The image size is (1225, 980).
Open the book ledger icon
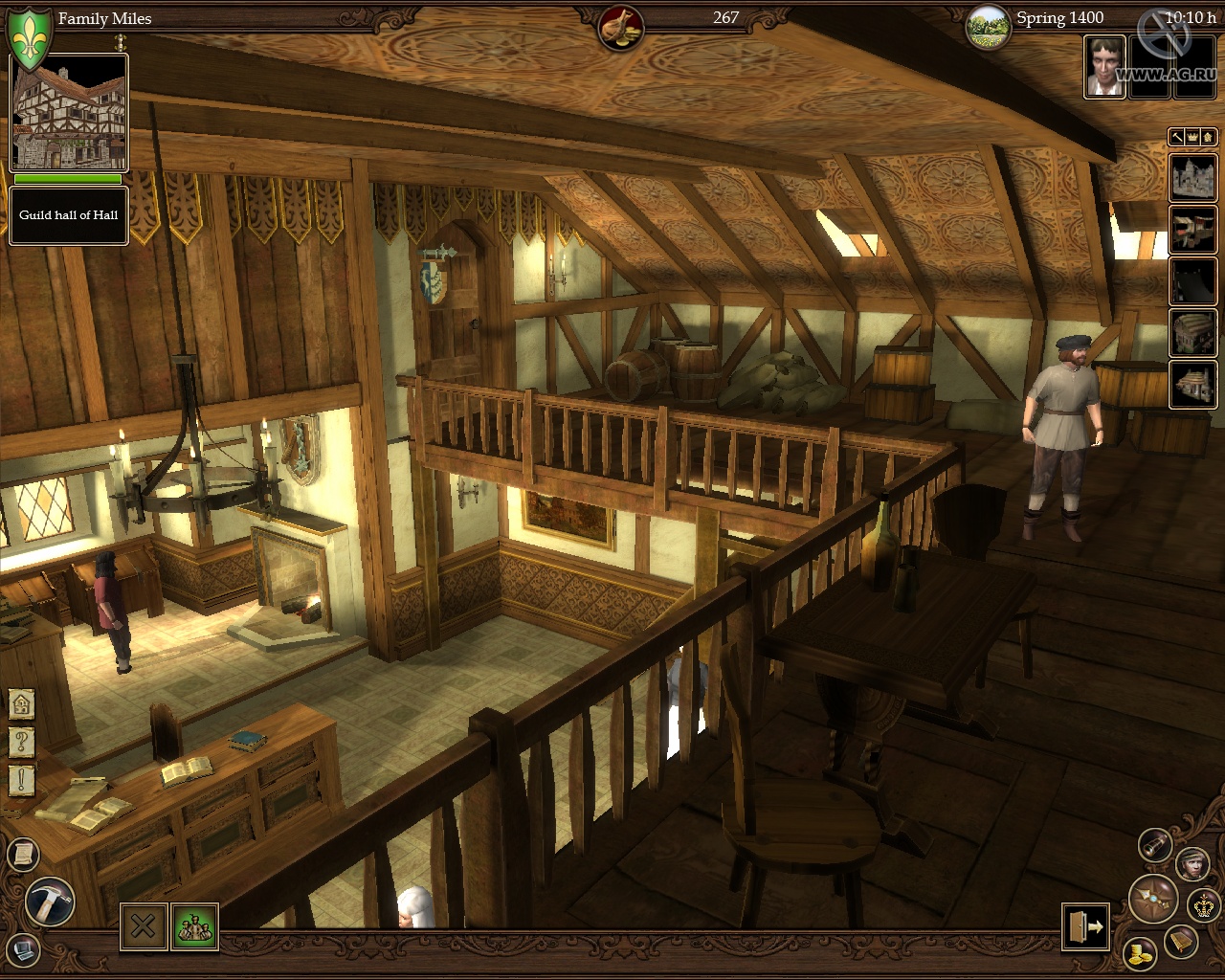tap(1181, 943)
